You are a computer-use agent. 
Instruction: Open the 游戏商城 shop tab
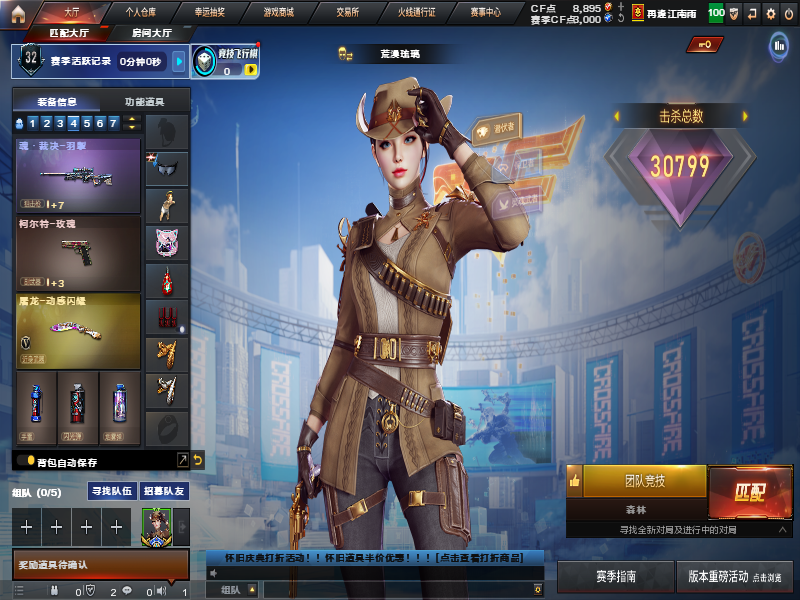click(278, 12)
